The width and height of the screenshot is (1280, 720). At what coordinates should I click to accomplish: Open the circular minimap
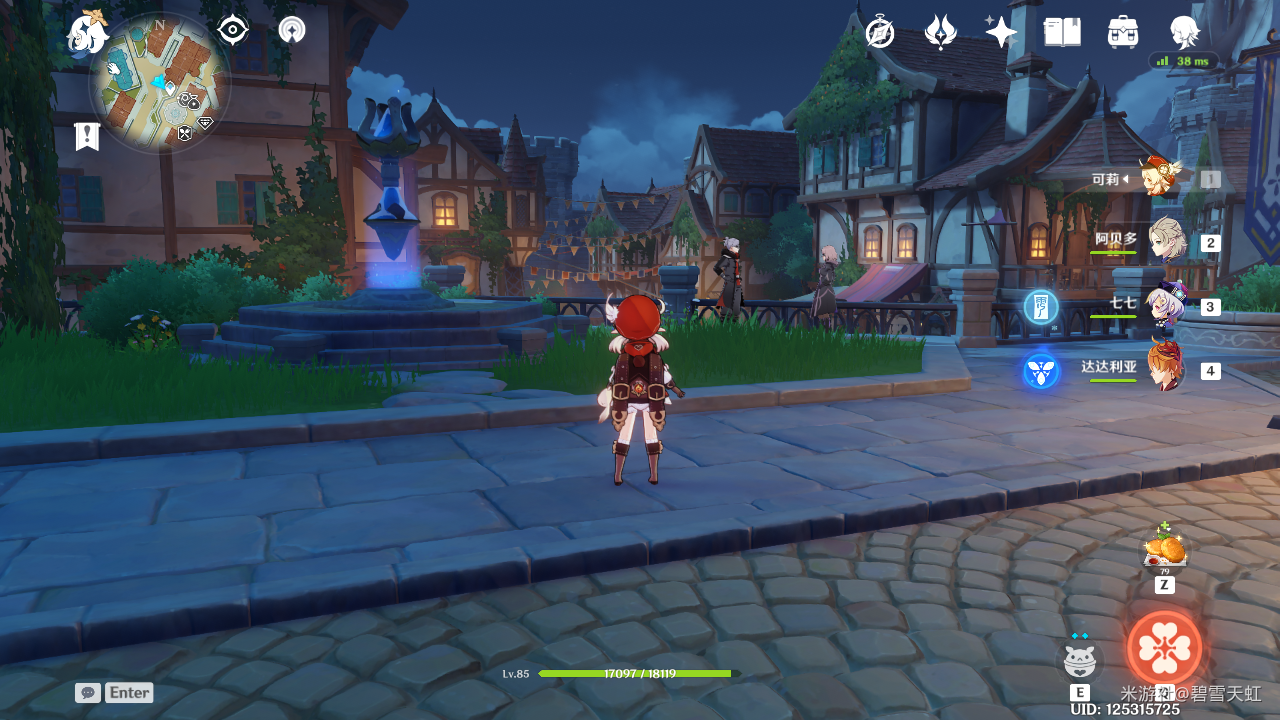click(160, 83)
